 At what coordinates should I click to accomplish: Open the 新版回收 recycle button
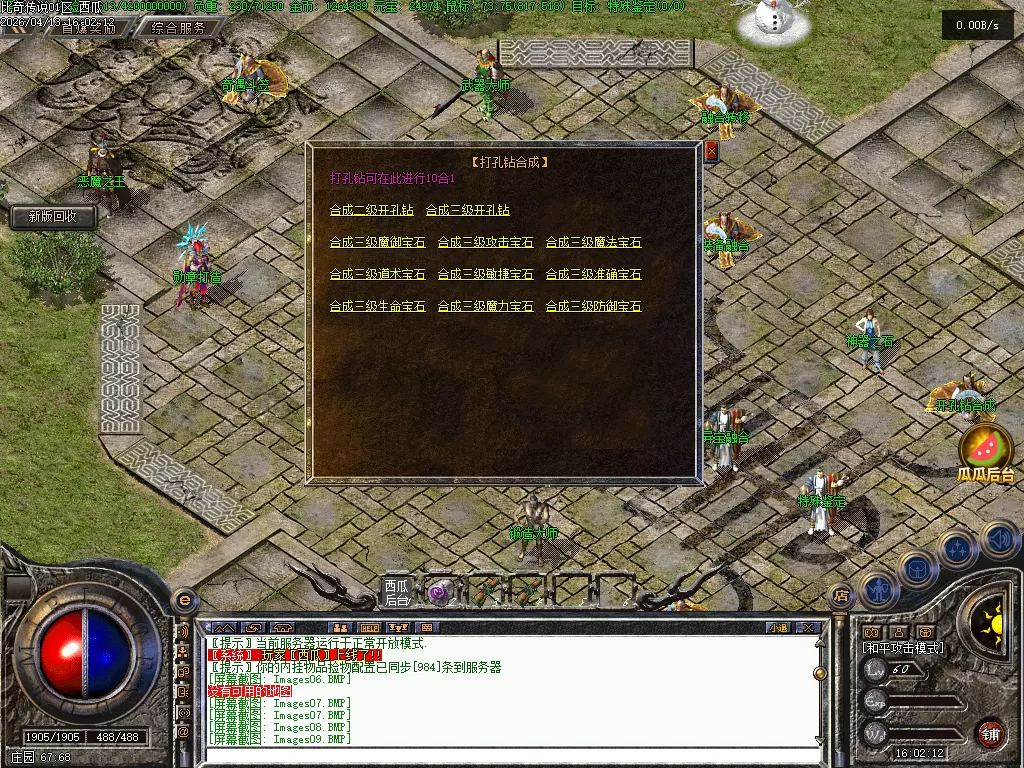point(54,216)
